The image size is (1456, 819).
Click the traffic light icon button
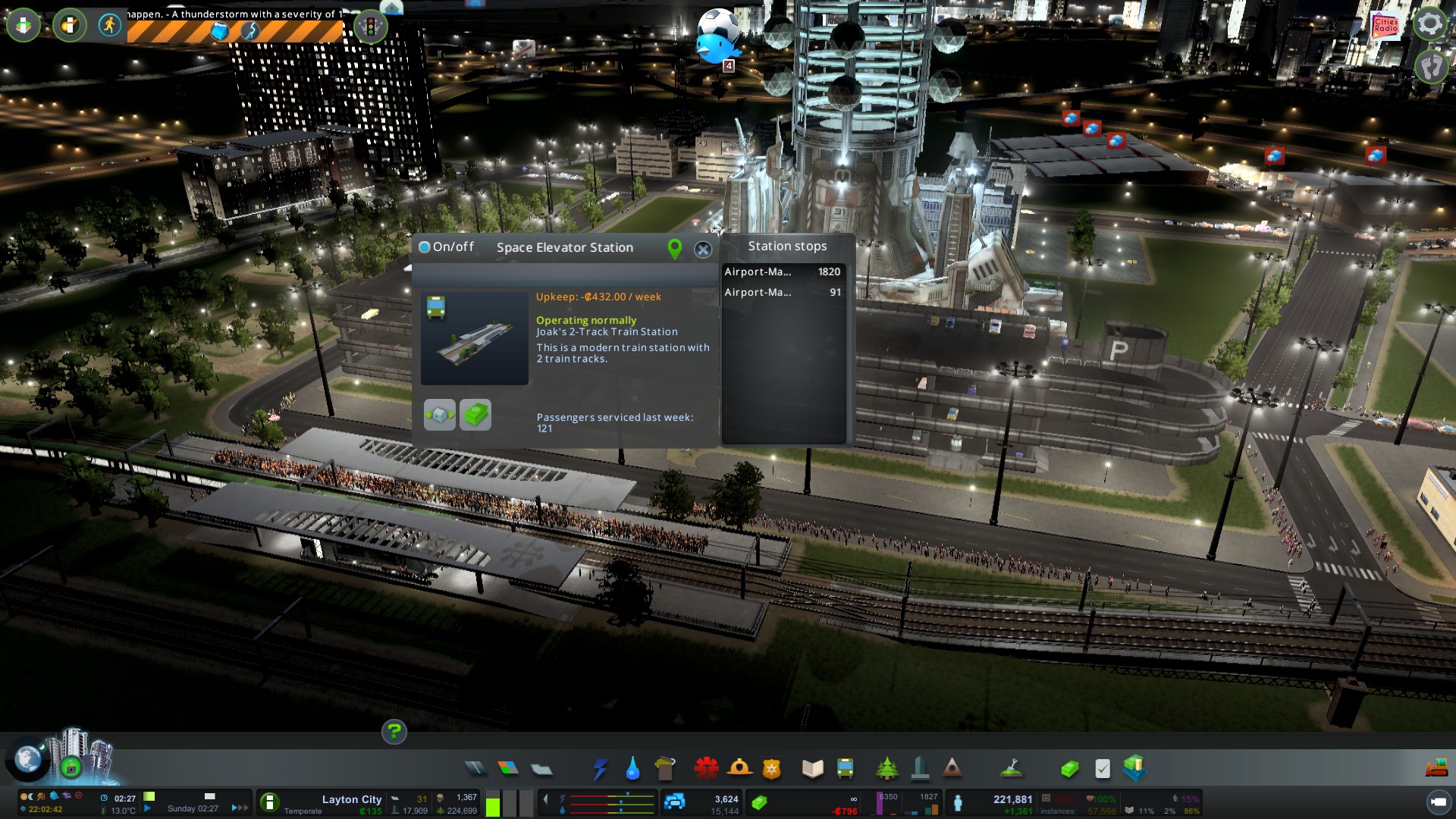tap(370, 27)
